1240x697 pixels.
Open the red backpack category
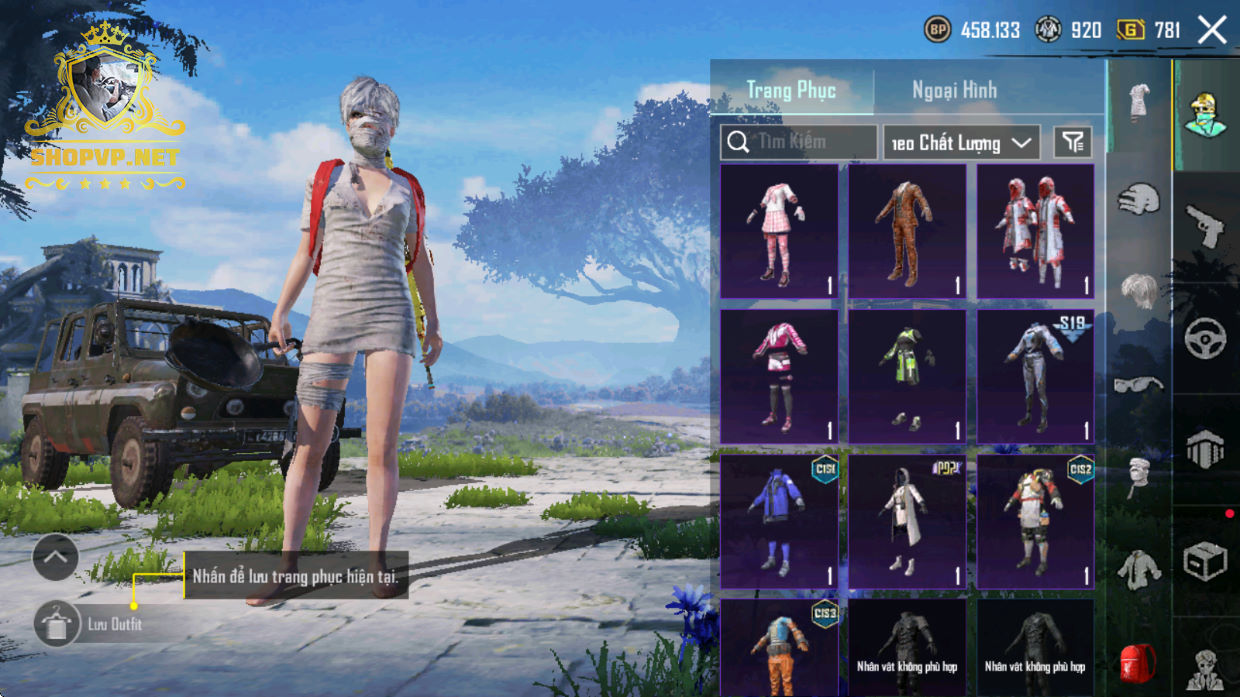(x=1138, y=662)
